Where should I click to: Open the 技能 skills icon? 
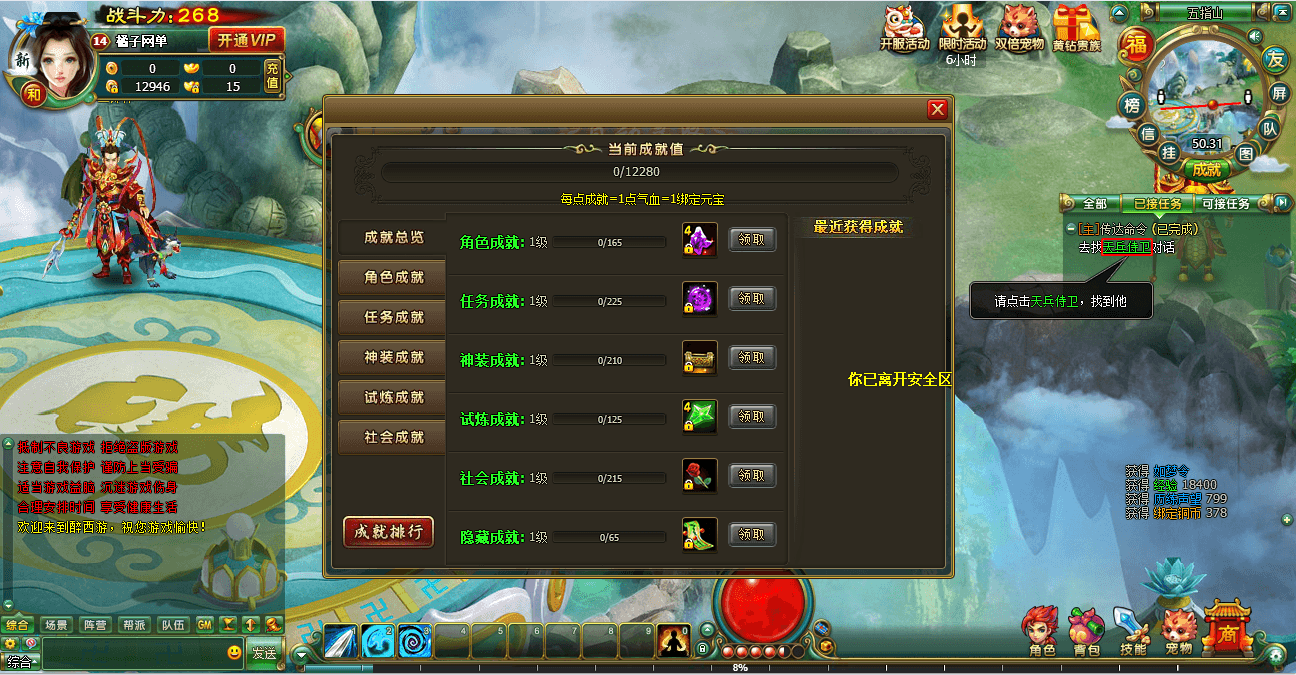[x=1132, y=630]
